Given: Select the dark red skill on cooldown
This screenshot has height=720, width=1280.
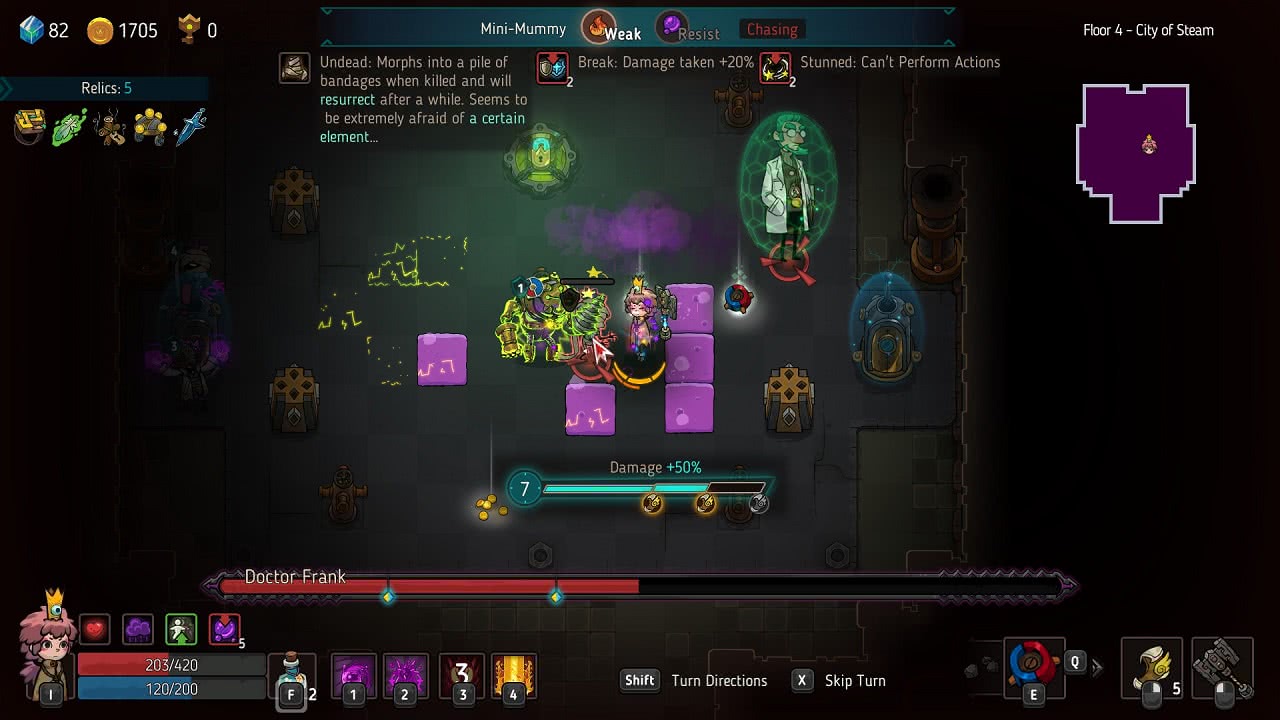Looking at the screenshot, I should [461, 675].
